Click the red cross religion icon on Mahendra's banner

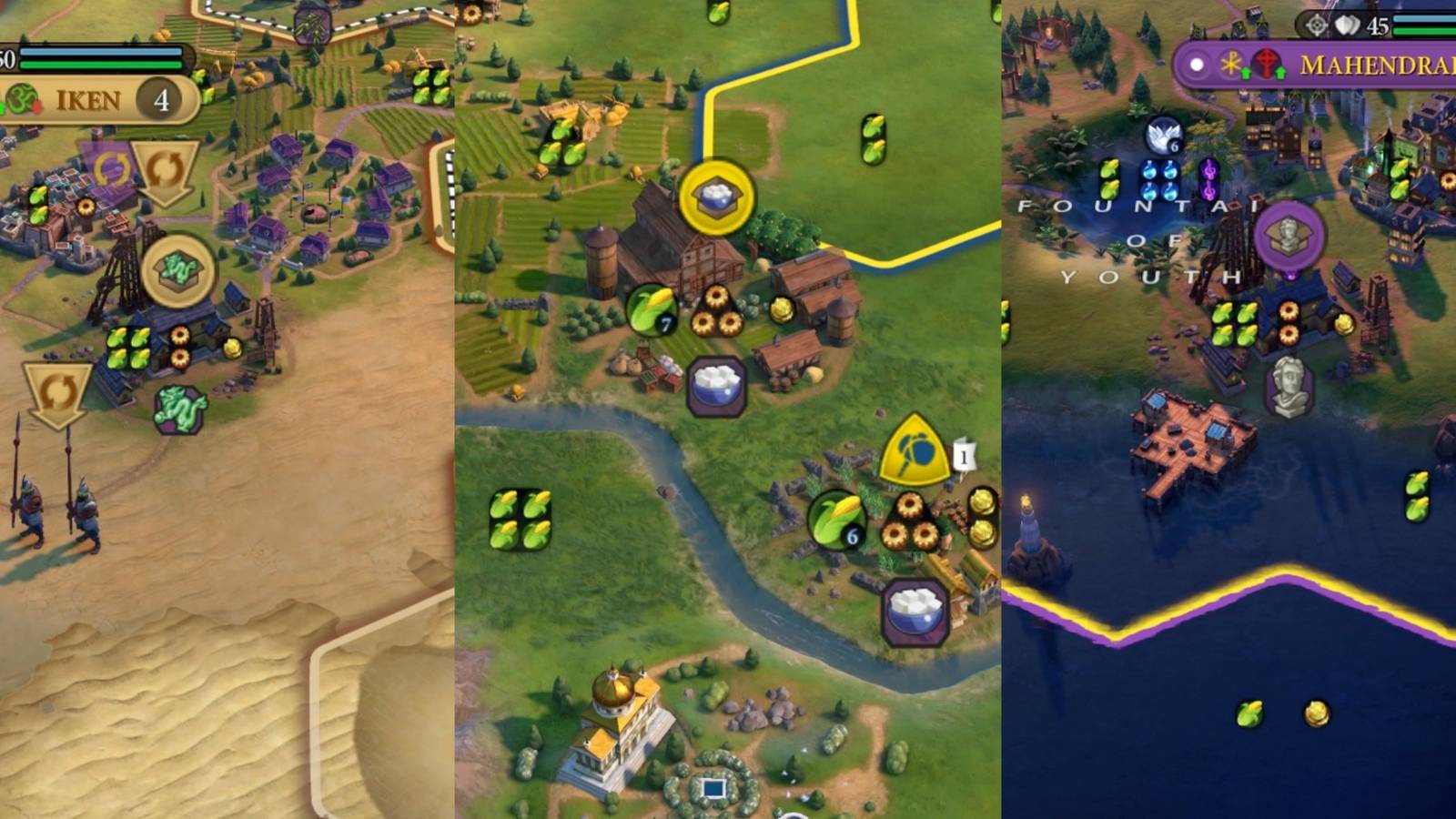click(x=1267, y=60)
